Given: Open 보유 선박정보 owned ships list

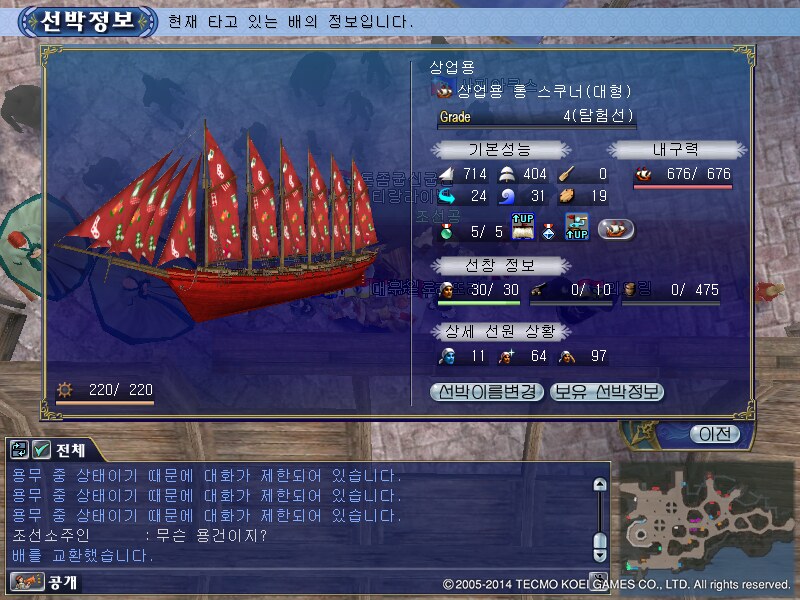Looking at the screenshot, I should point(607,392).
